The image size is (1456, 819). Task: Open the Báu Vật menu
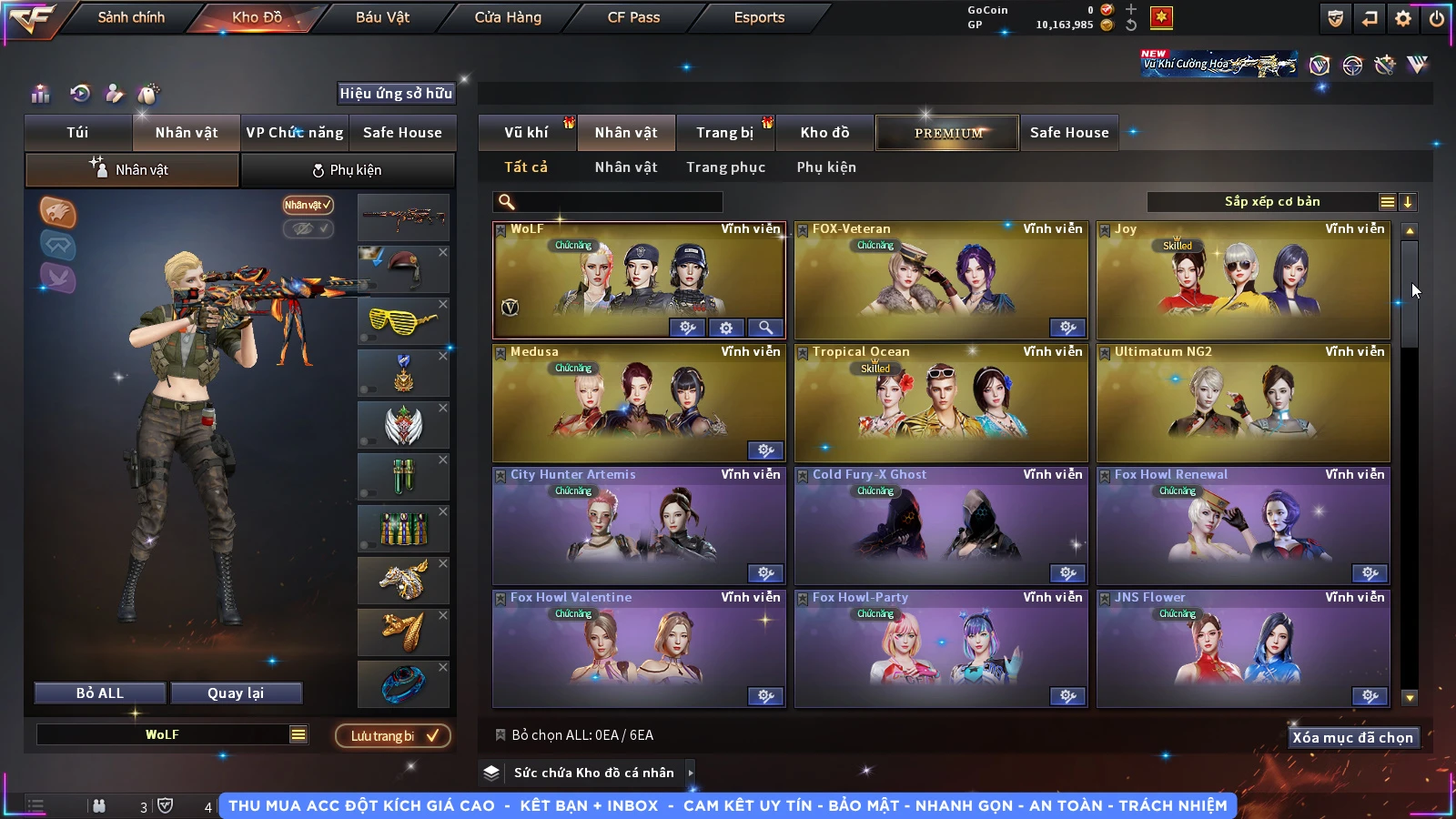click(x=382, y=17)
